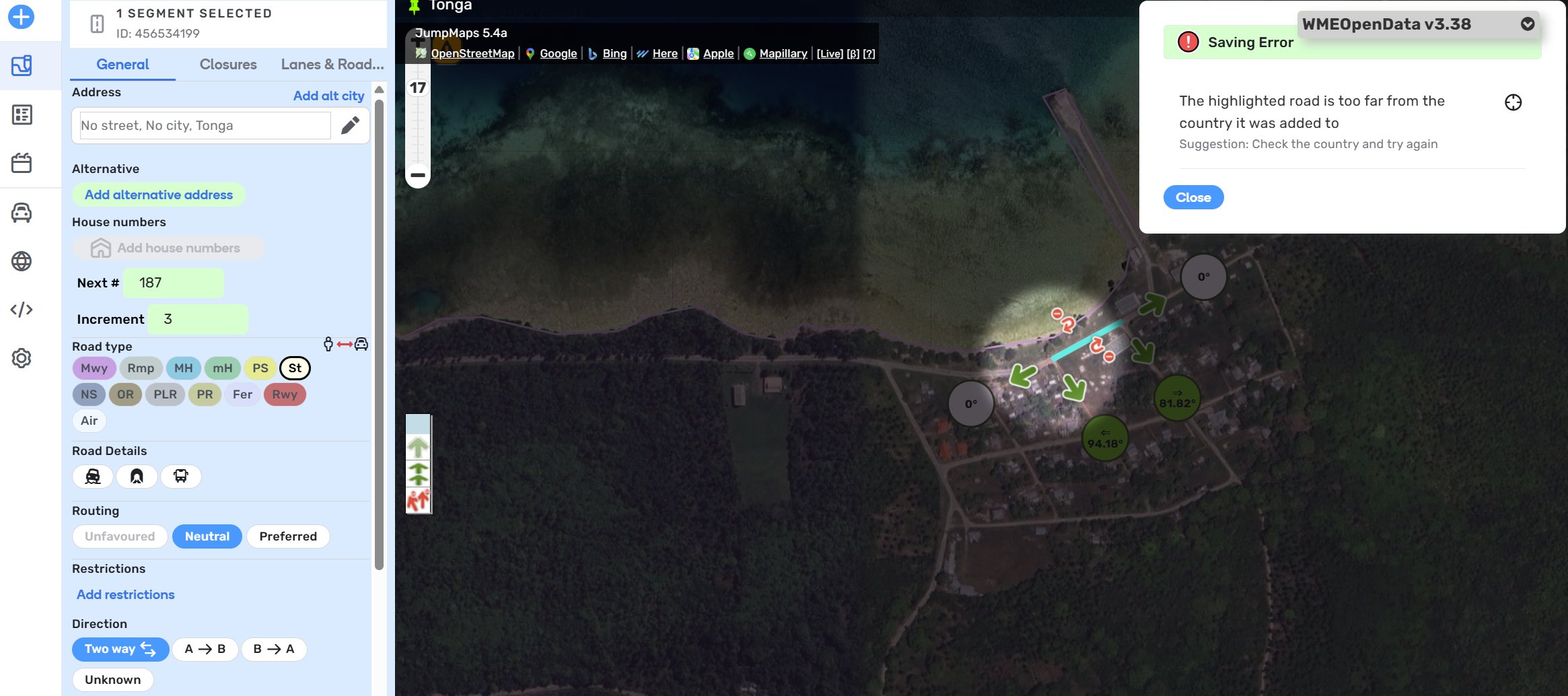Set routing to Preferred

[287, 536]
